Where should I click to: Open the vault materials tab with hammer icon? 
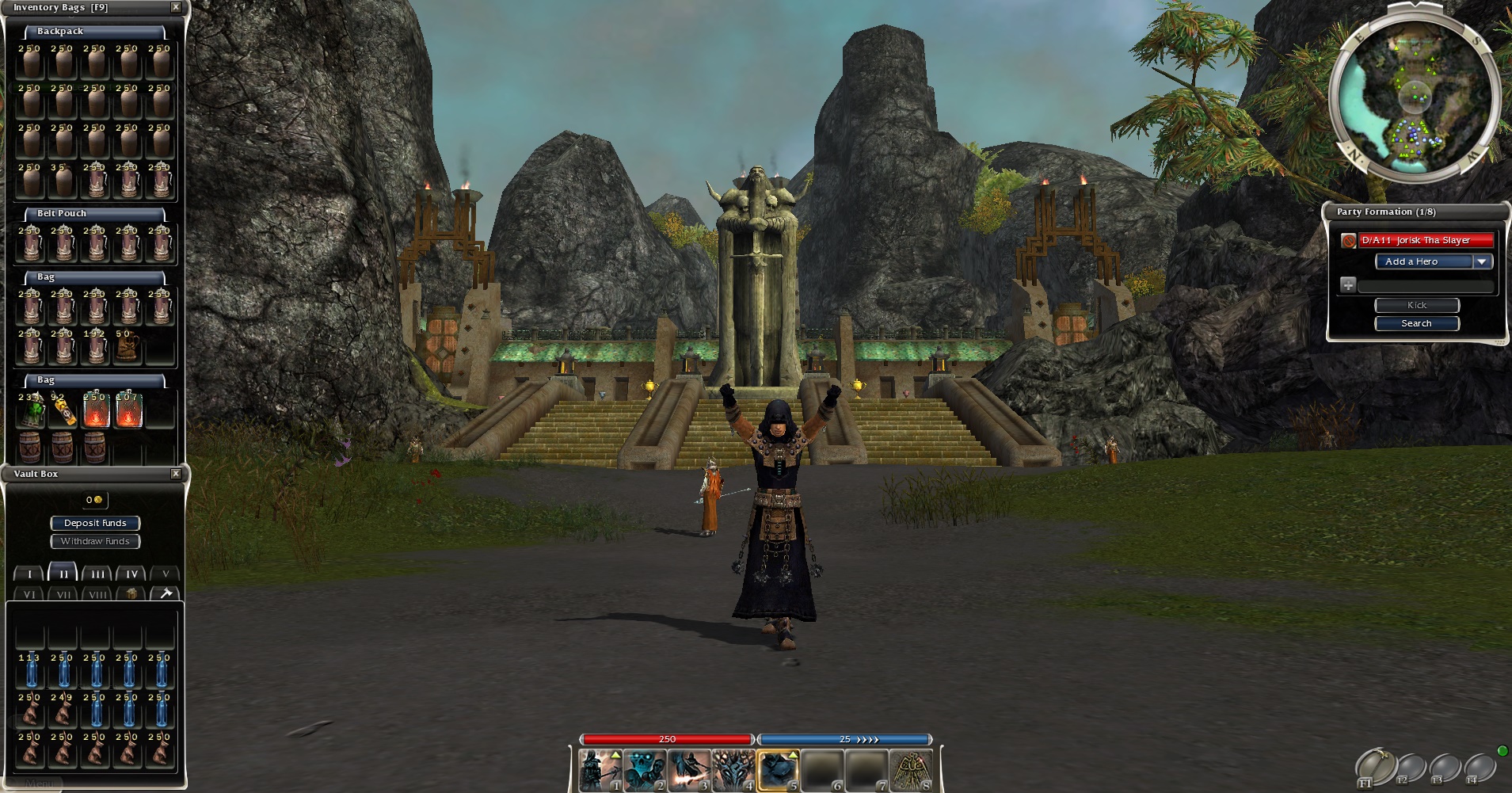click(166, 593)
